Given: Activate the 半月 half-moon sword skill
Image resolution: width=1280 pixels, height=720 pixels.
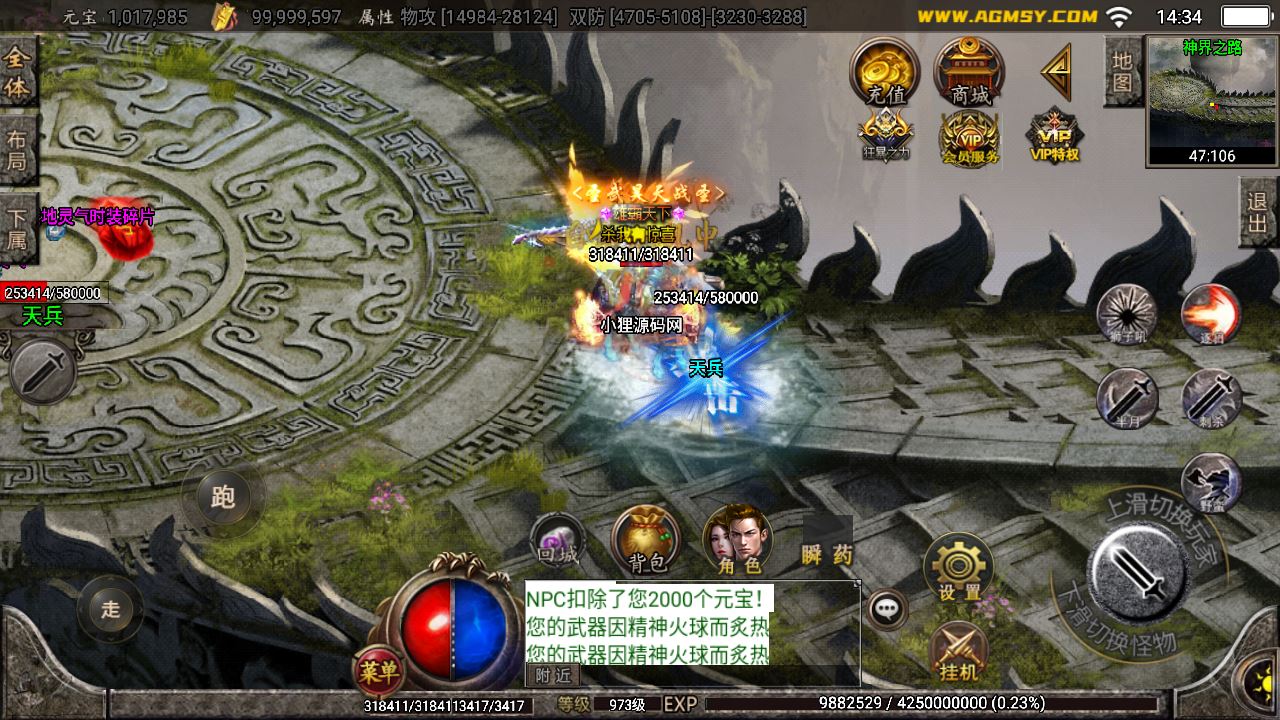Looking at the screenshot, I should click(1127, 398).
